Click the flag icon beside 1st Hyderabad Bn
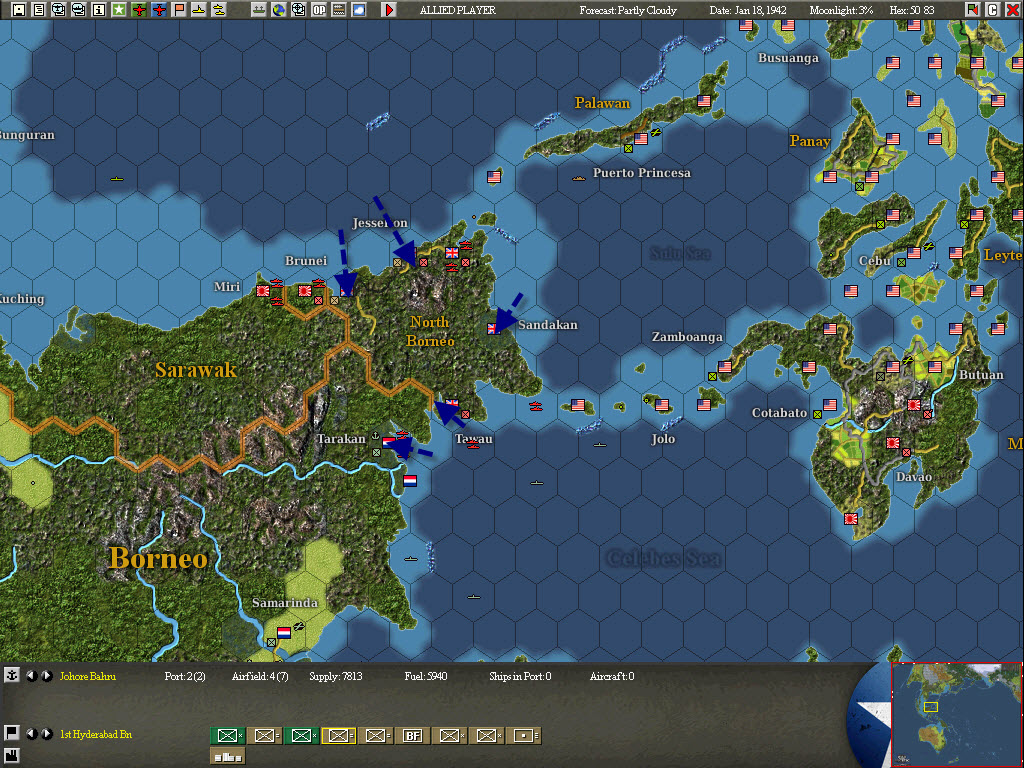1024x768 pixels. pos(11,732)
